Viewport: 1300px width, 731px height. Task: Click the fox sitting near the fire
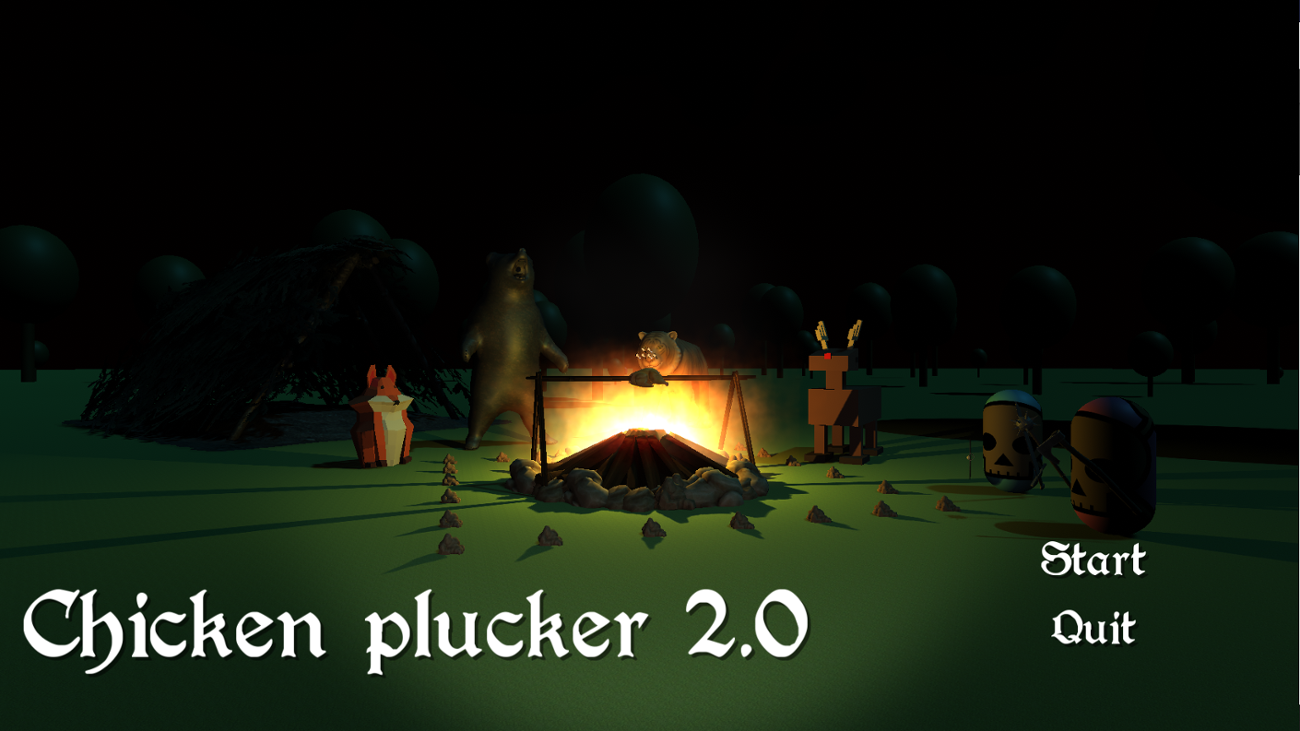(385, 420)
